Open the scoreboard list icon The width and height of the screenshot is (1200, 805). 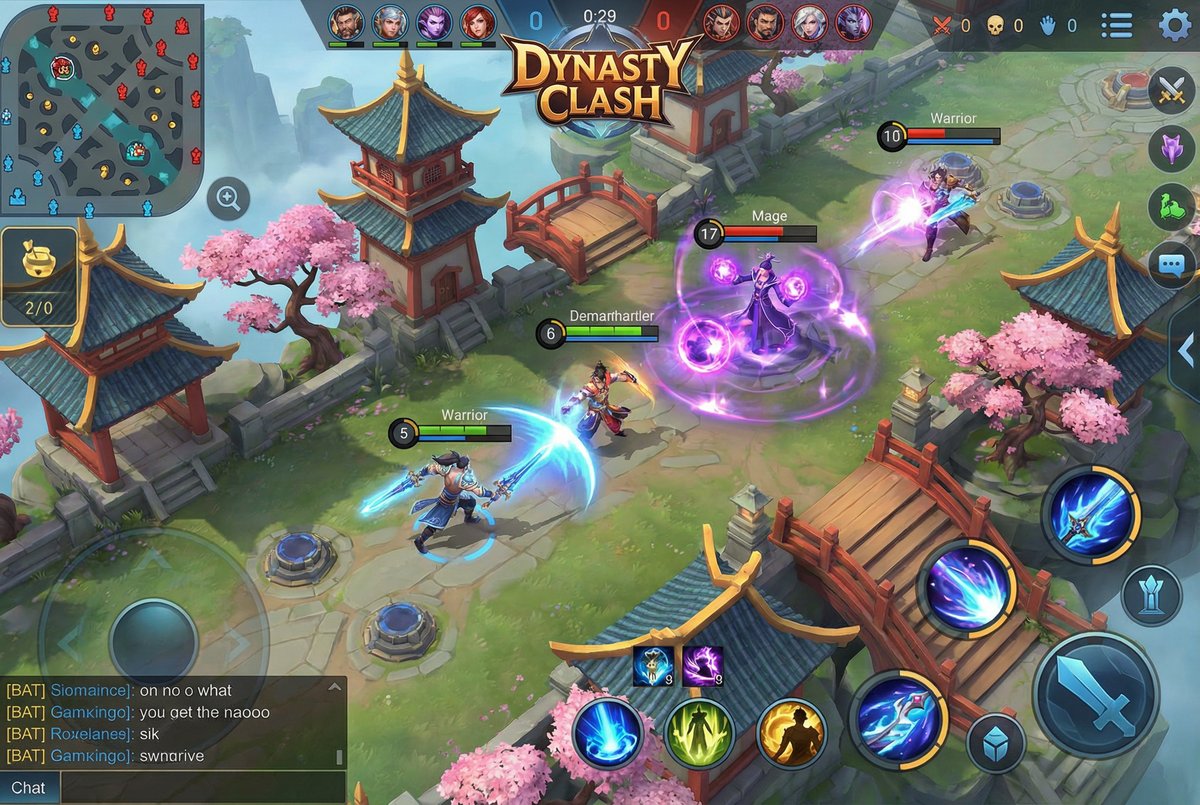[x=1116, y=25]
